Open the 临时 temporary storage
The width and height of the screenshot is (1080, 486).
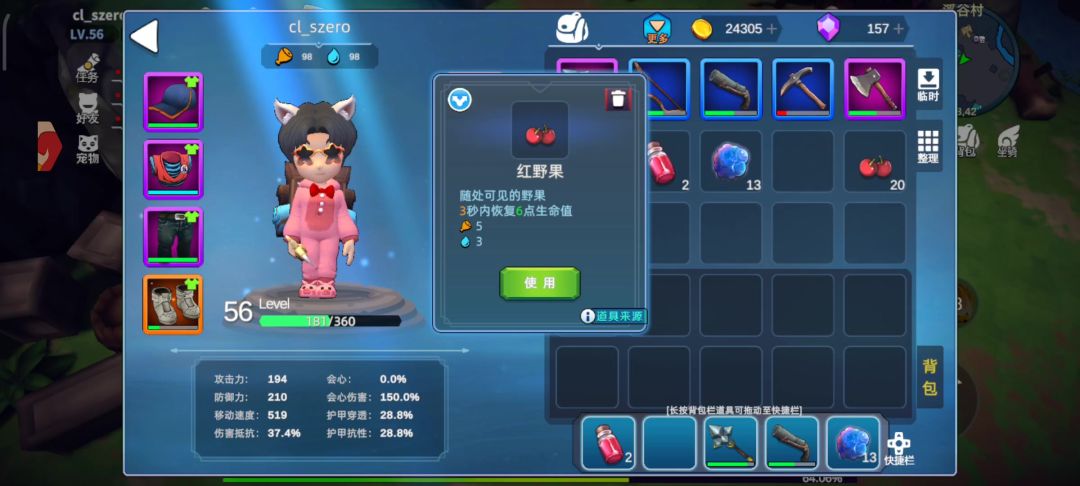(928, 84)
